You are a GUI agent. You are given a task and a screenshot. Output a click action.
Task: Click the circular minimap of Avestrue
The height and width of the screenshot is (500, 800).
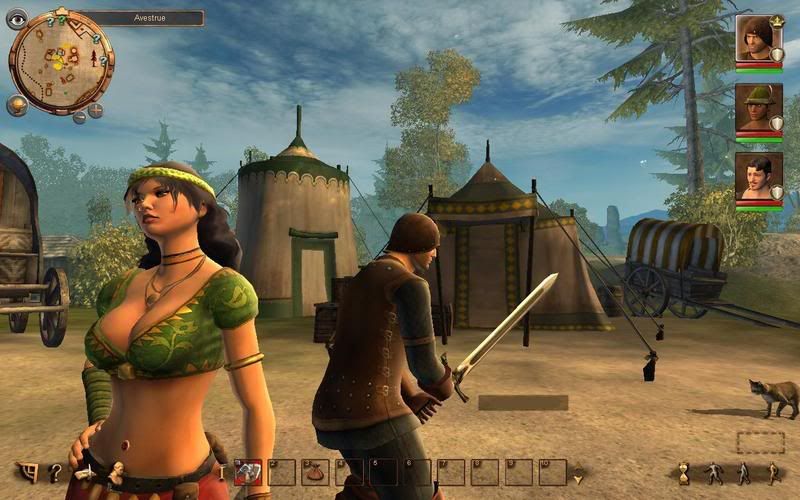pos(60,63)
